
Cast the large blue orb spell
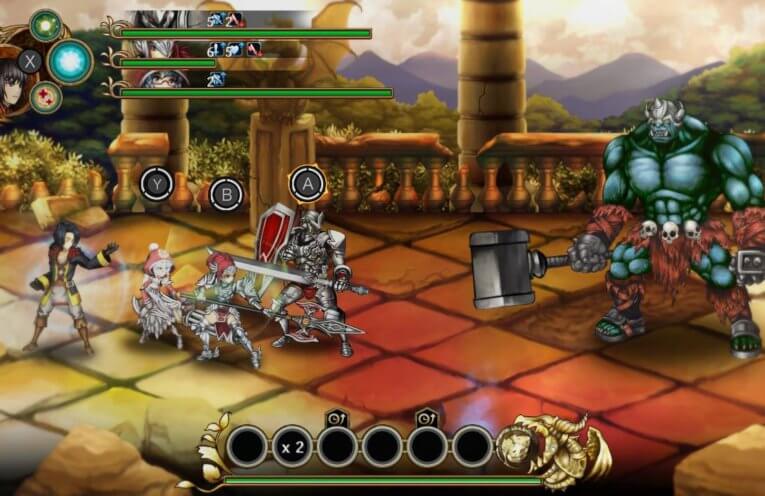click(x=70, y=61)
